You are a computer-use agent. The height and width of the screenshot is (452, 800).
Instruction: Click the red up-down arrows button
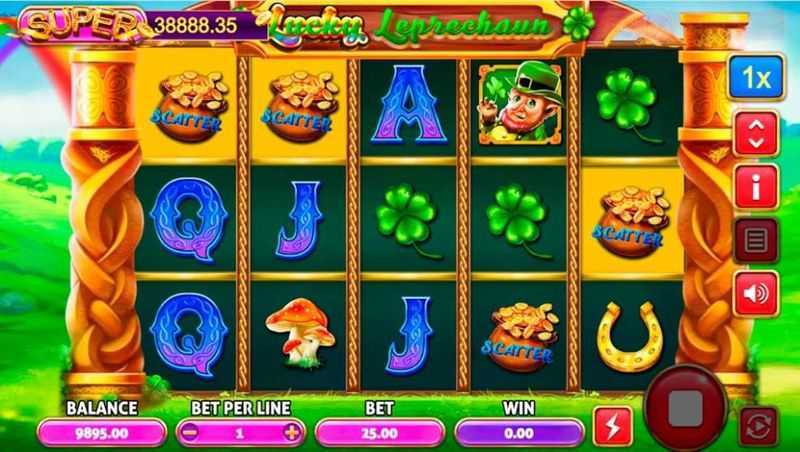click(x=756, y=134)
